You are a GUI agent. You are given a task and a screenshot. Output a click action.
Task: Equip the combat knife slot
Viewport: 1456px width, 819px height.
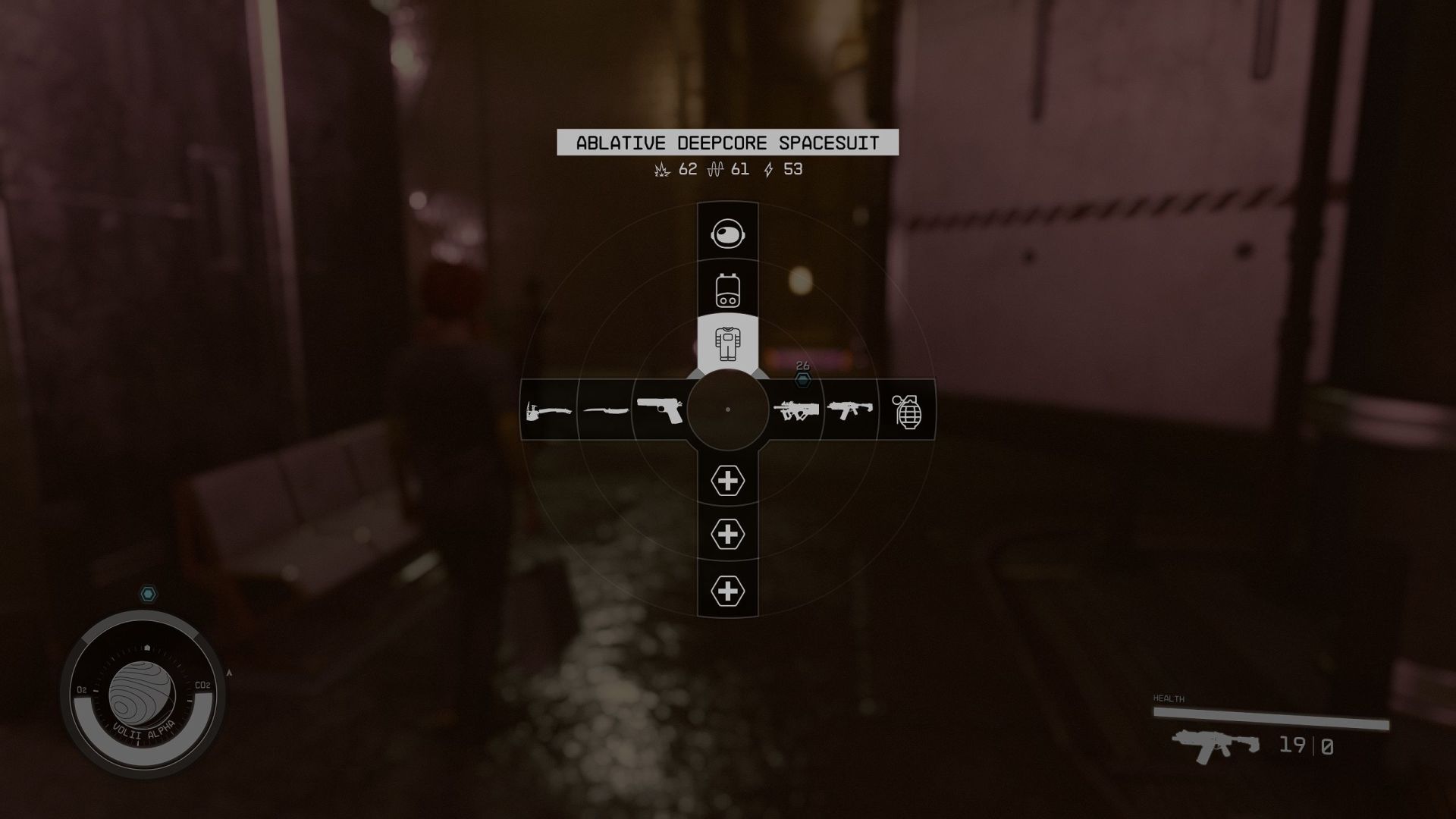coord(605,410)
